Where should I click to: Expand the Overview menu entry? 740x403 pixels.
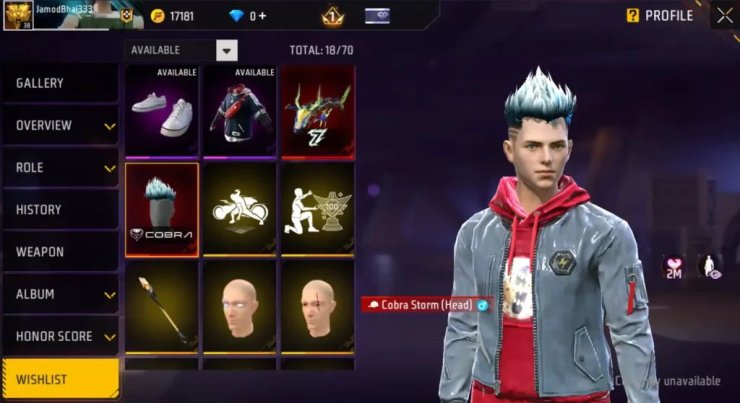pyautogui.click(x=59, y=125)
